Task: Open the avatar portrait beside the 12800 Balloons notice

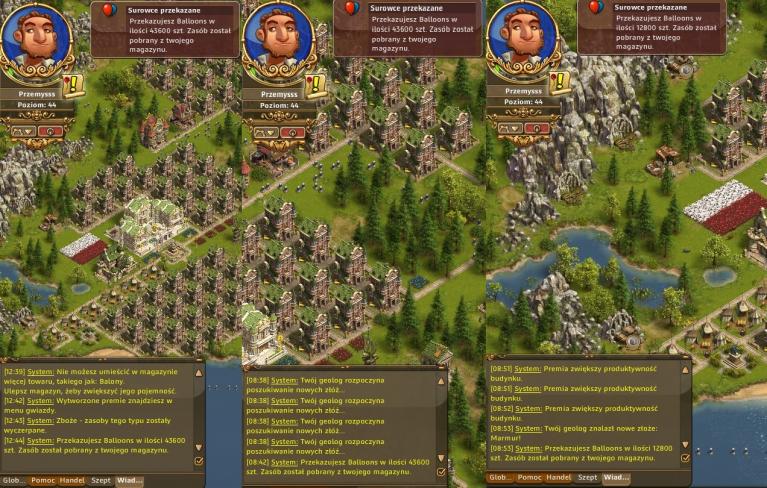Action: point(522,38)
